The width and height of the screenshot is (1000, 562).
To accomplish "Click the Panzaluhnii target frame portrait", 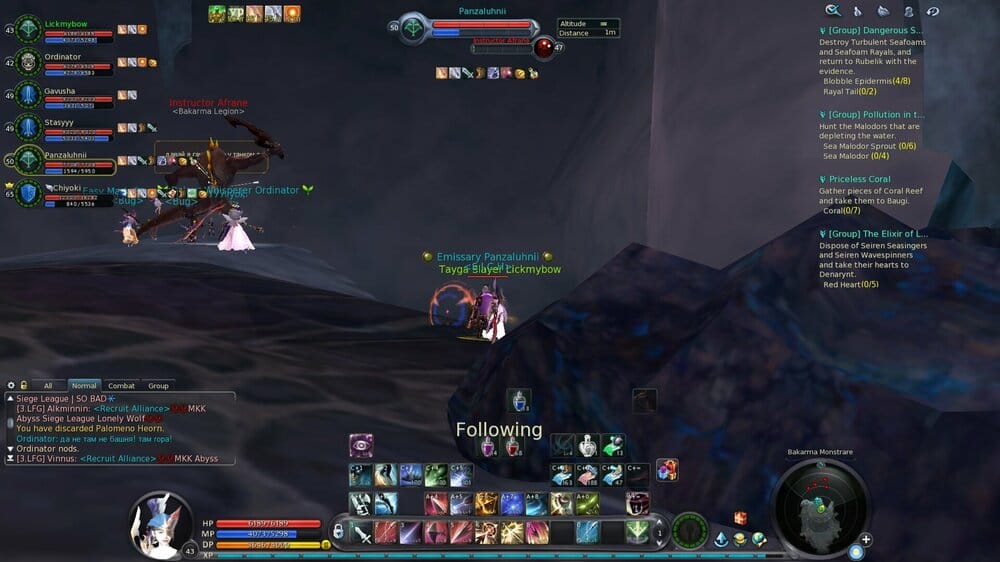I will [413, 27].
